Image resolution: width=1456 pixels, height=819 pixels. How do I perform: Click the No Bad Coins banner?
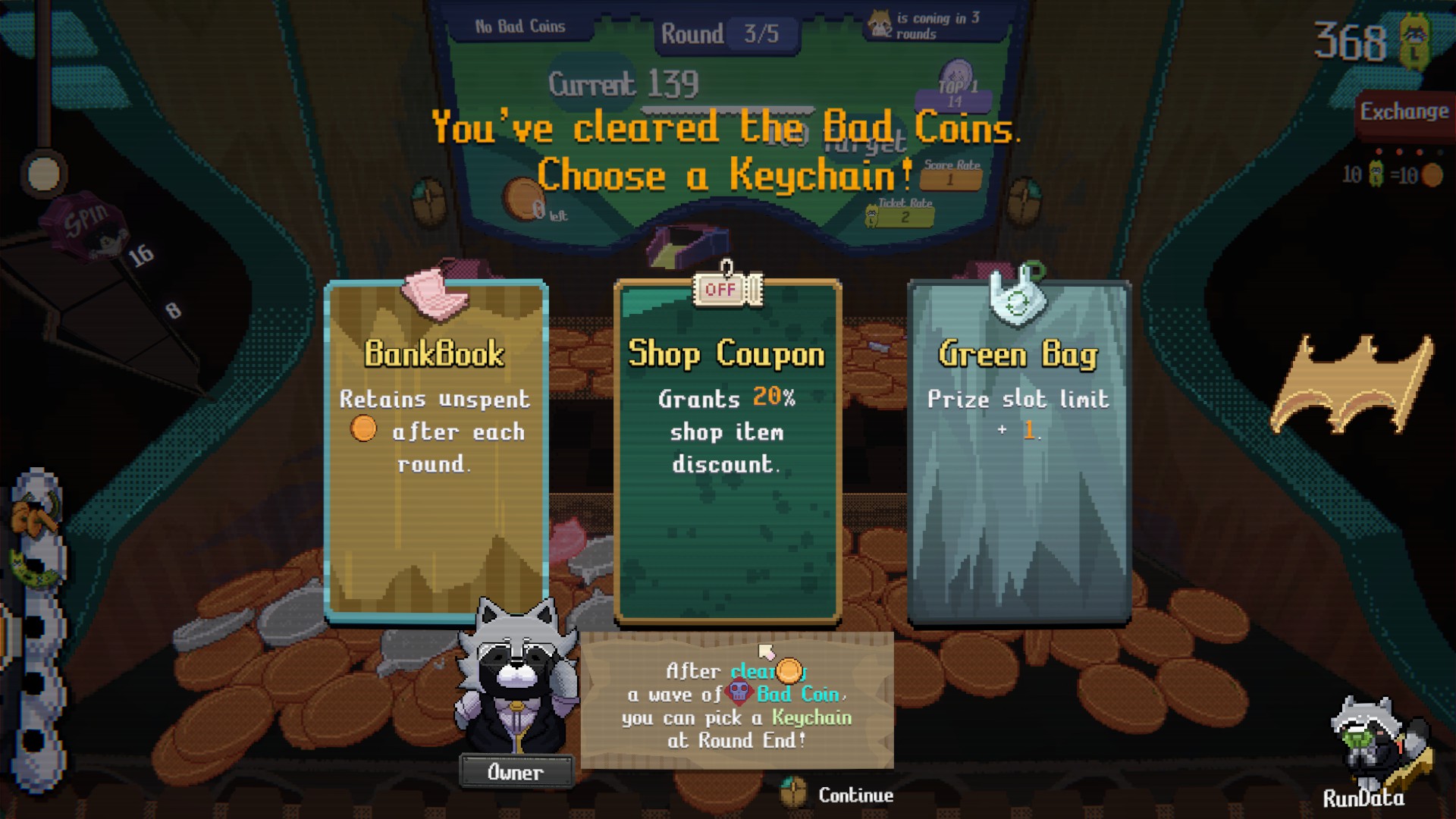coord(519,25)
